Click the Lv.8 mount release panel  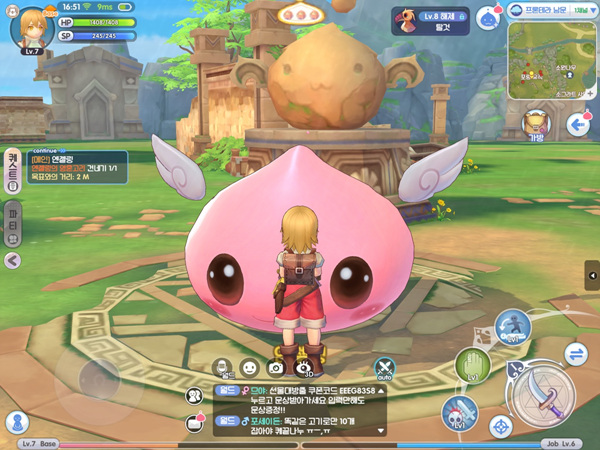(431, 20)
